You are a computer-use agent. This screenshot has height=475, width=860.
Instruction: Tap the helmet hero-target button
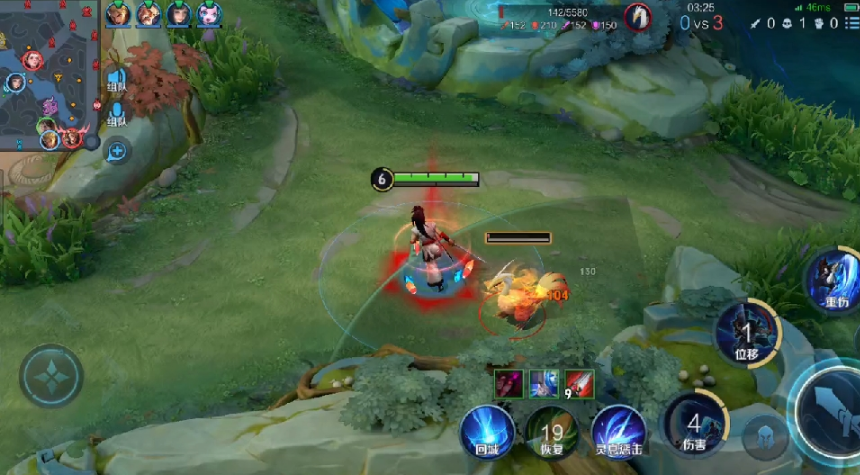pos(765,435)
